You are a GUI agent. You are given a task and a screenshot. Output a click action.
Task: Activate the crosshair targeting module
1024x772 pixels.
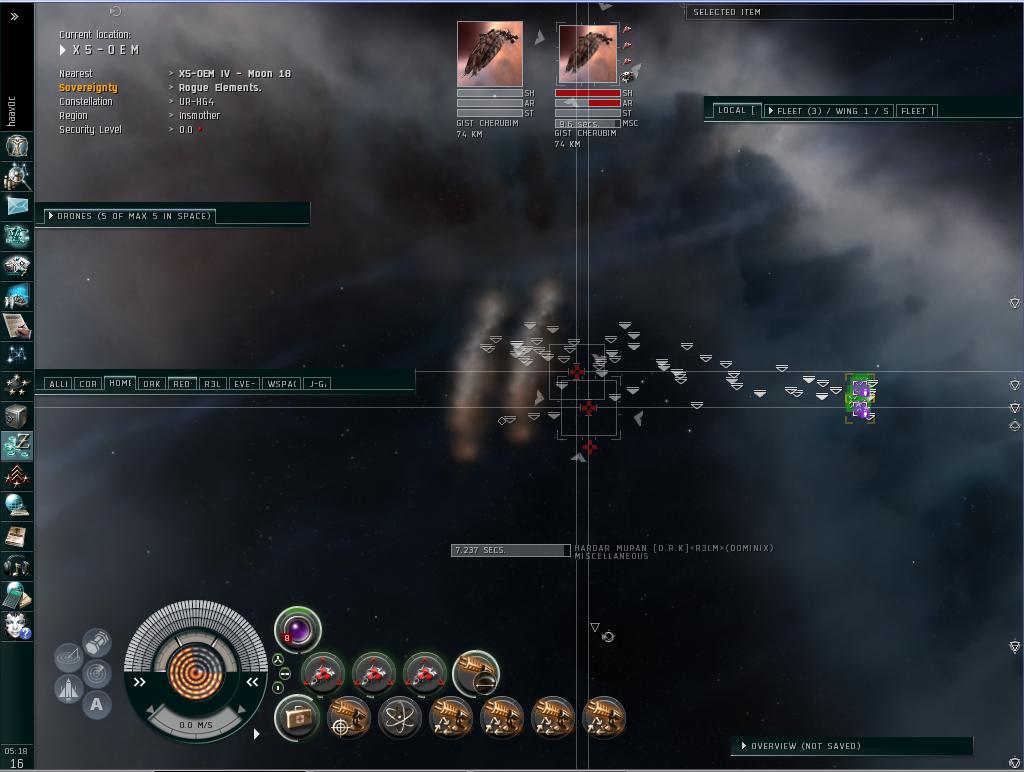click(349, 718)
